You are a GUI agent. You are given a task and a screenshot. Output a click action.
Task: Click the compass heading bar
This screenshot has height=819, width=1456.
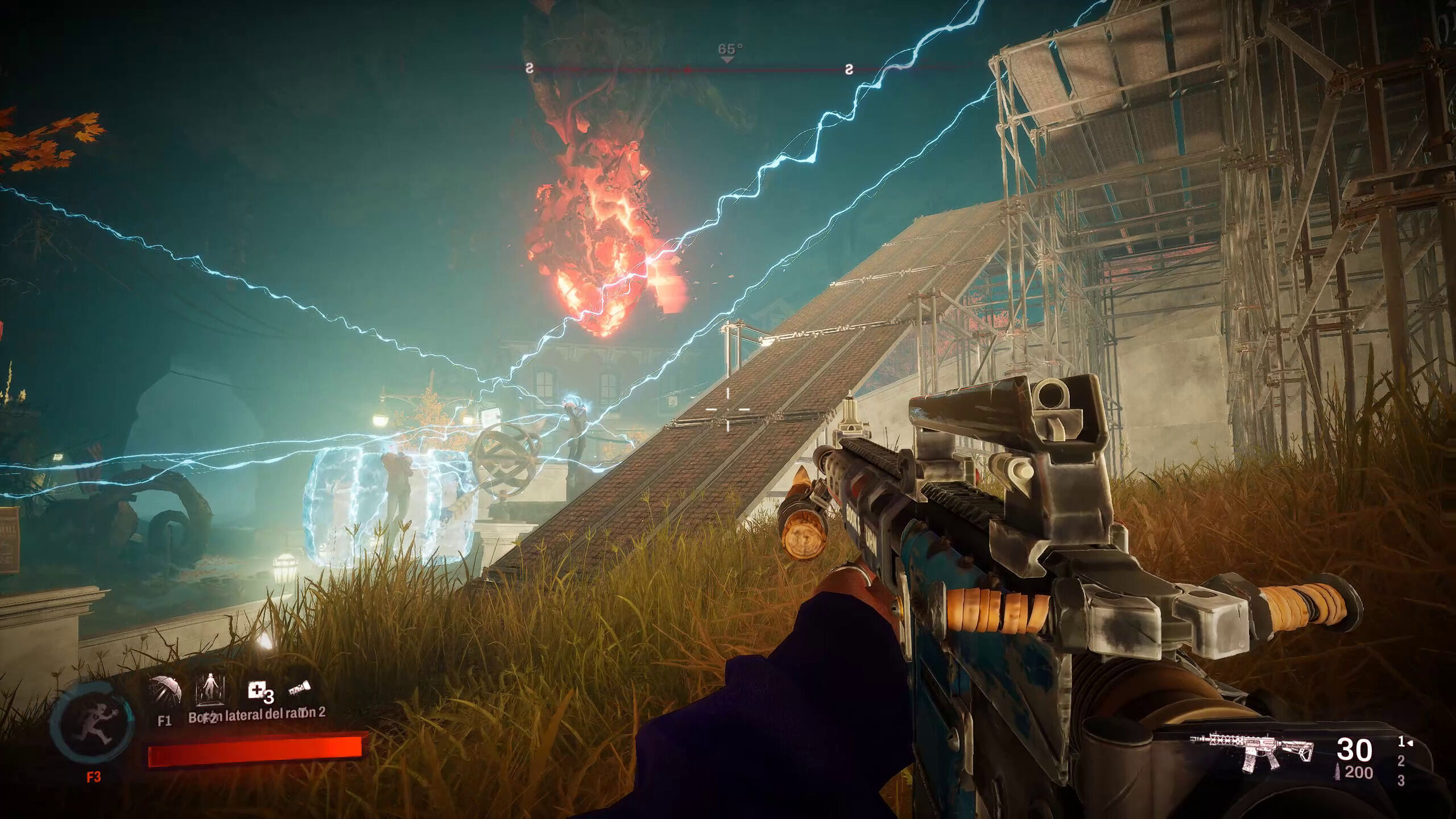click(x=728, y=69)
